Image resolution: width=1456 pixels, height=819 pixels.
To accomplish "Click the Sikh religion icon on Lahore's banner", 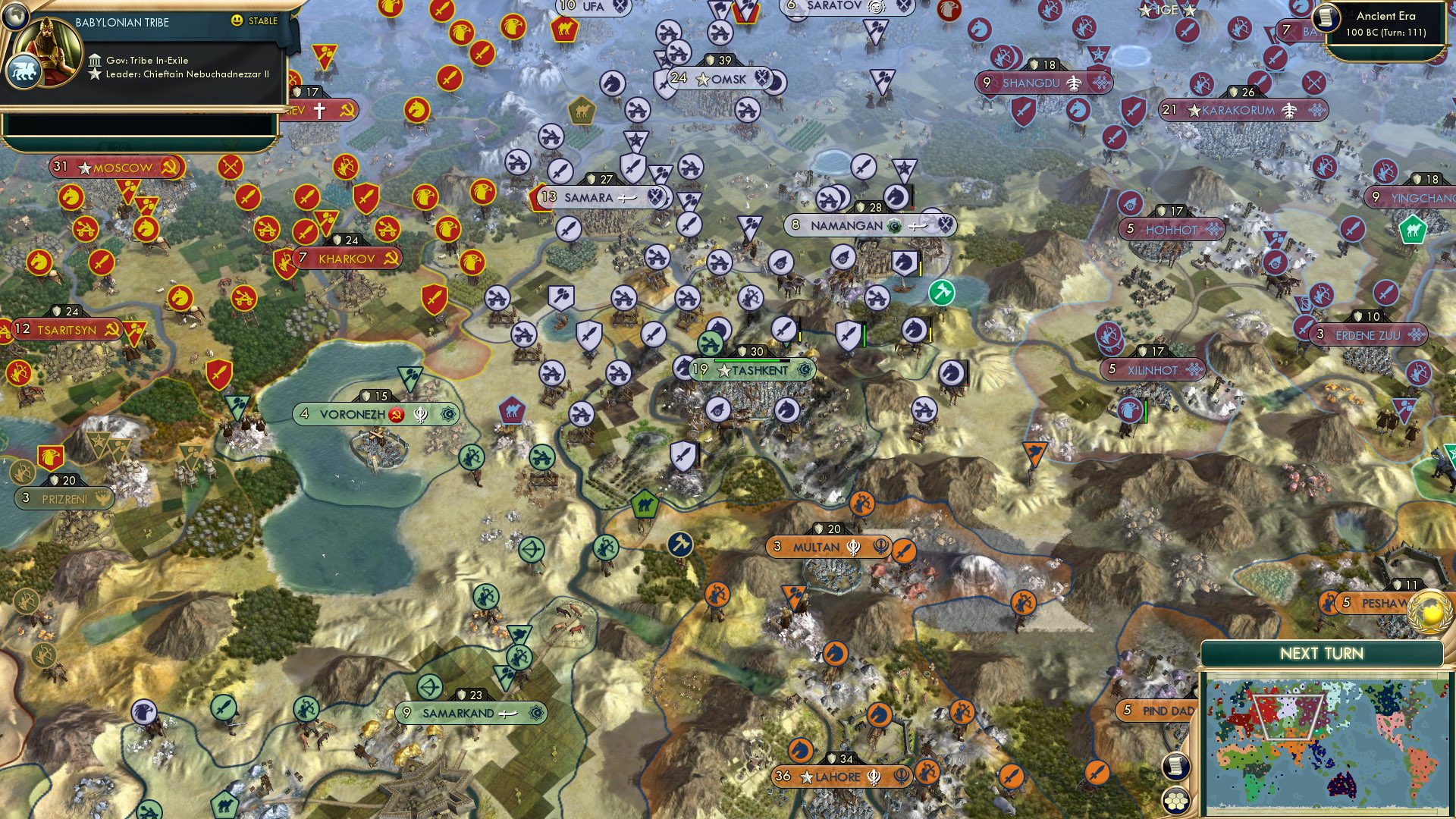I will 874,777.
